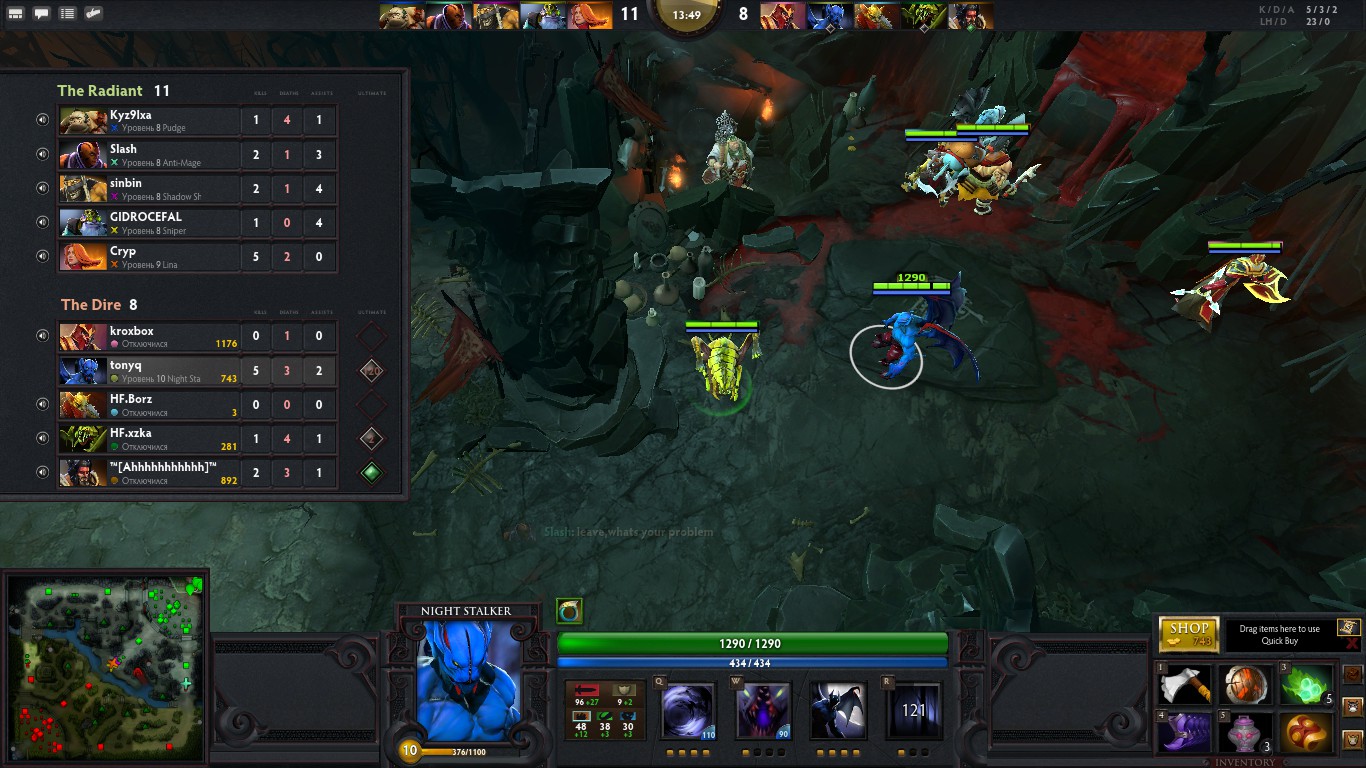The height and width of the screenshot is (768, 1366).
Task: Select Cryp's Lina row in scoreboard
Action: [150, 256]
